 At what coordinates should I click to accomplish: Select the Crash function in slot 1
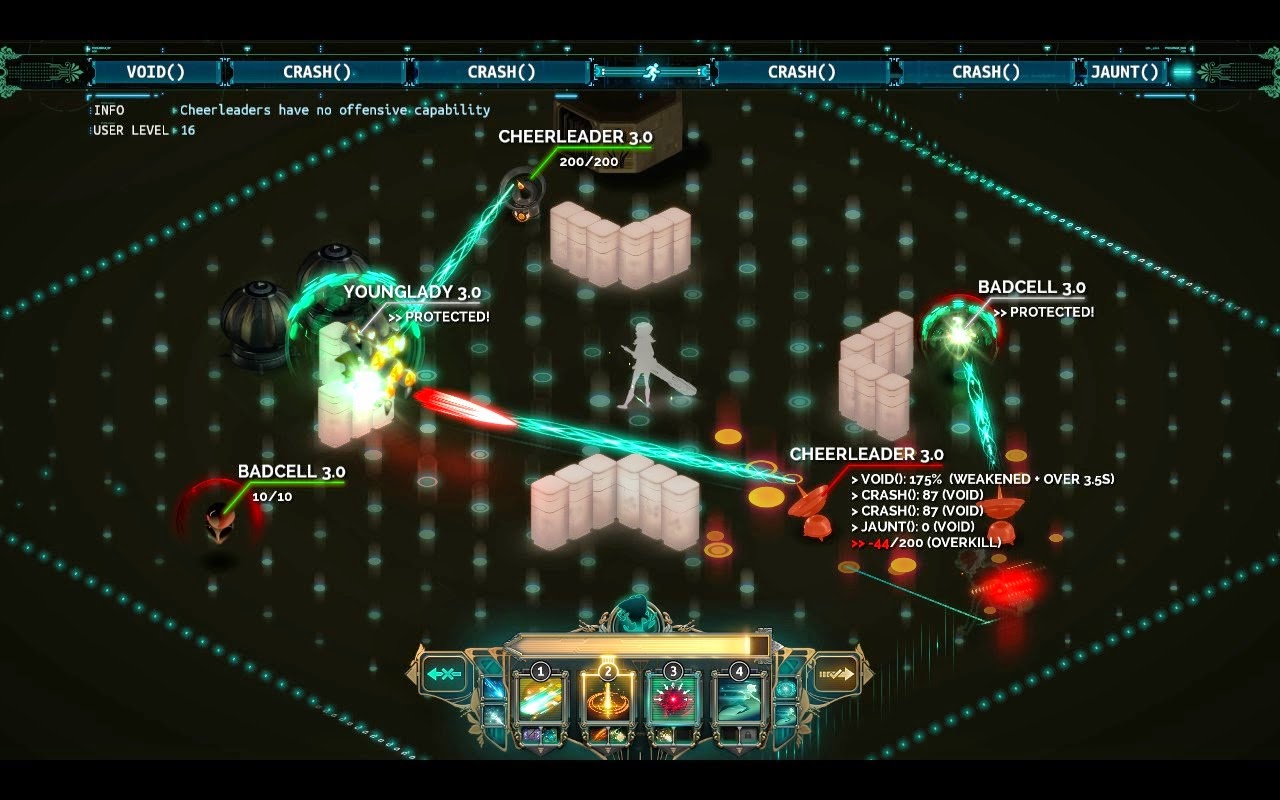pos(540,700)
